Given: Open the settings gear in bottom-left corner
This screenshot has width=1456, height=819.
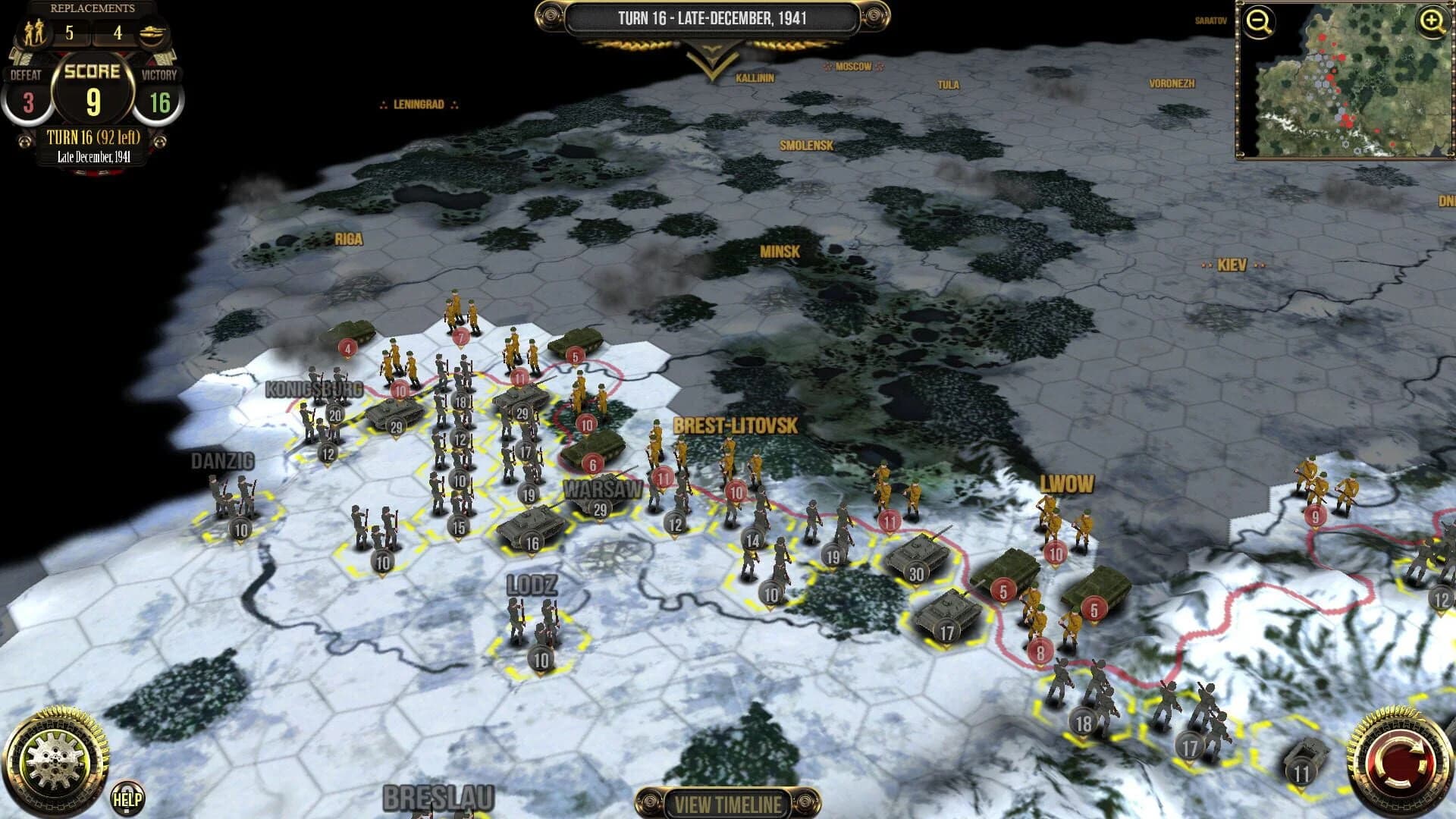Looking at the screenshot, I should pyautogui.click(x=57, y=758).
